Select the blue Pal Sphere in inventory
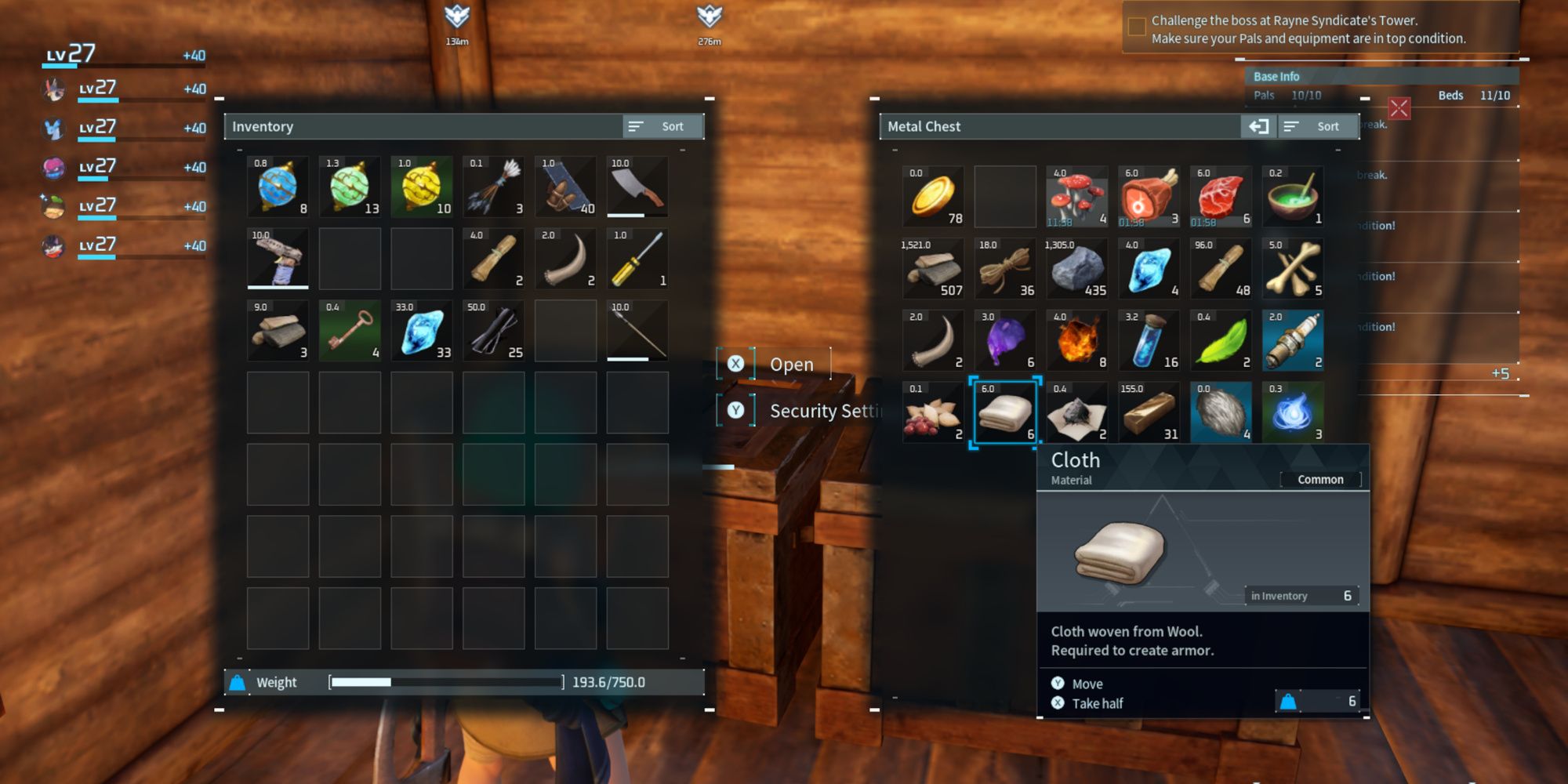Viewport: 1568px width, 784px height. tap(278, 187)
